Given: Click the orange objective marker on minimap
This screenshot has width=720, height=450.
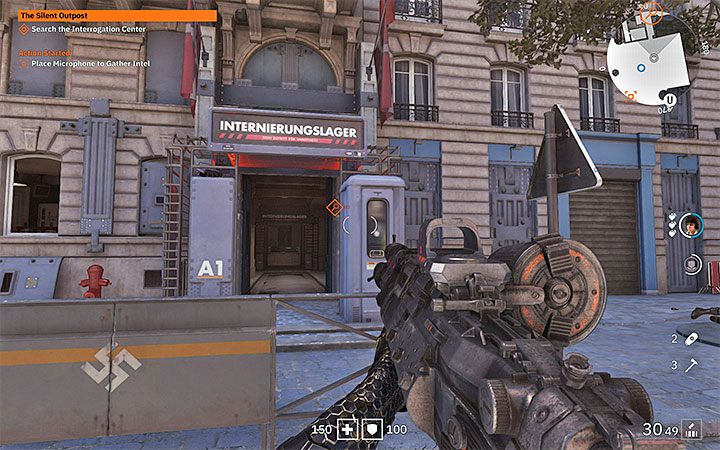Looking at the screenshot, I should point(631,96).
